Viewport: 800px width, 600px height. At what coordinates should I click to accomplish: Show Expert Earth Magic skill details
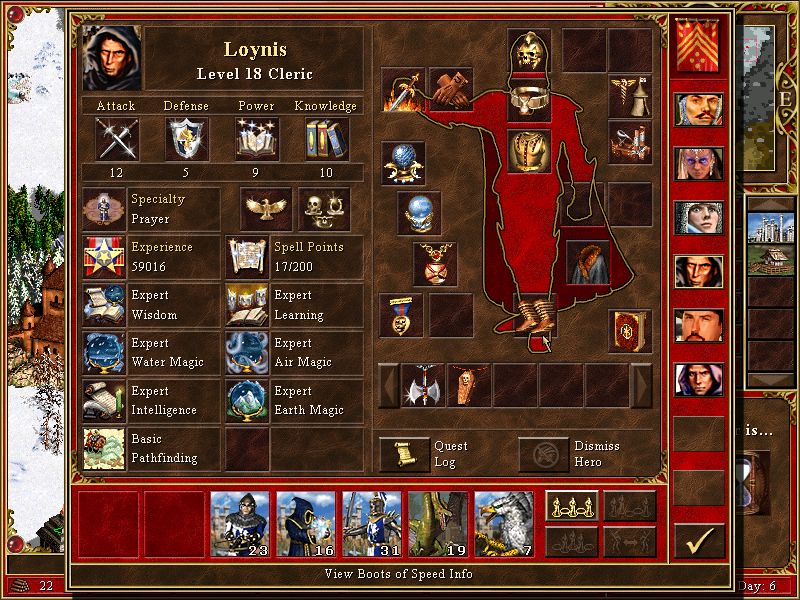click(x=248, y=400)
